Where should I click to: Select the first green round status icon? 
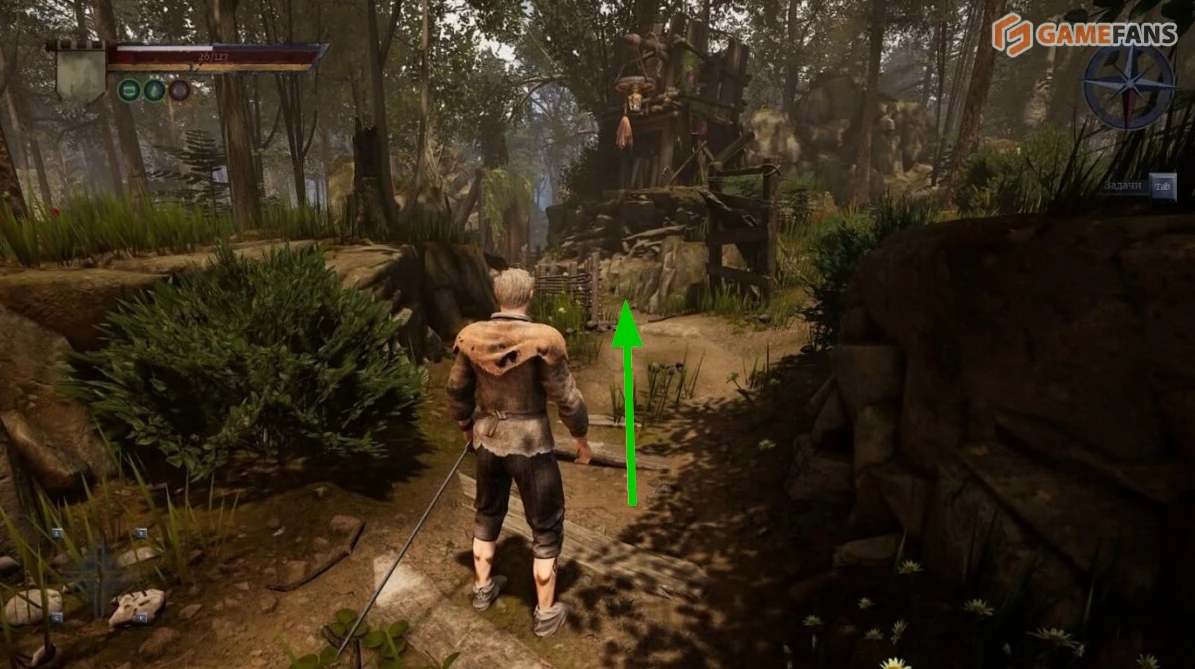(129, 91)
